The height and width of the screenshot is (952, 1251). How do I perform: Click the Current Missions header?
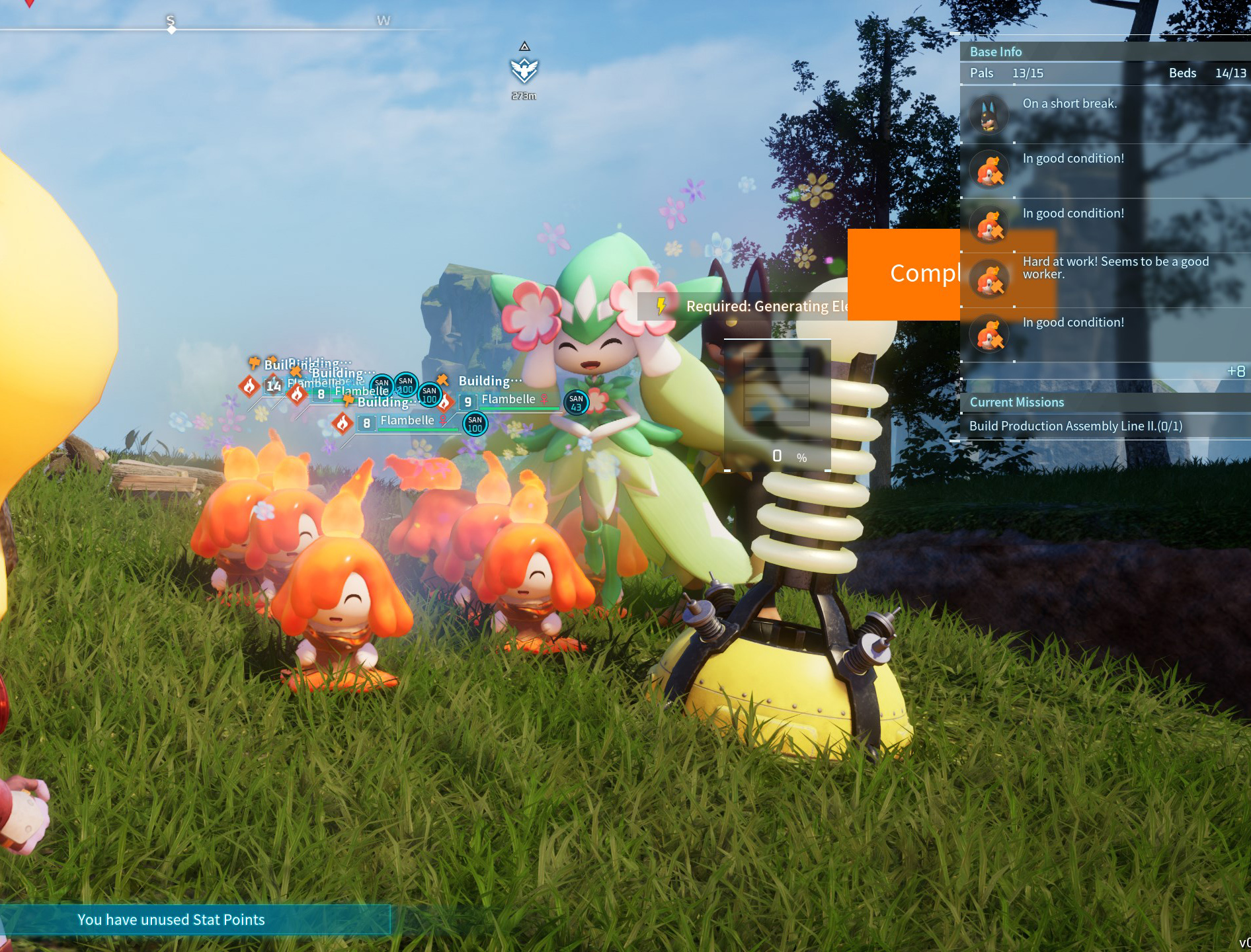point(1016,402)
